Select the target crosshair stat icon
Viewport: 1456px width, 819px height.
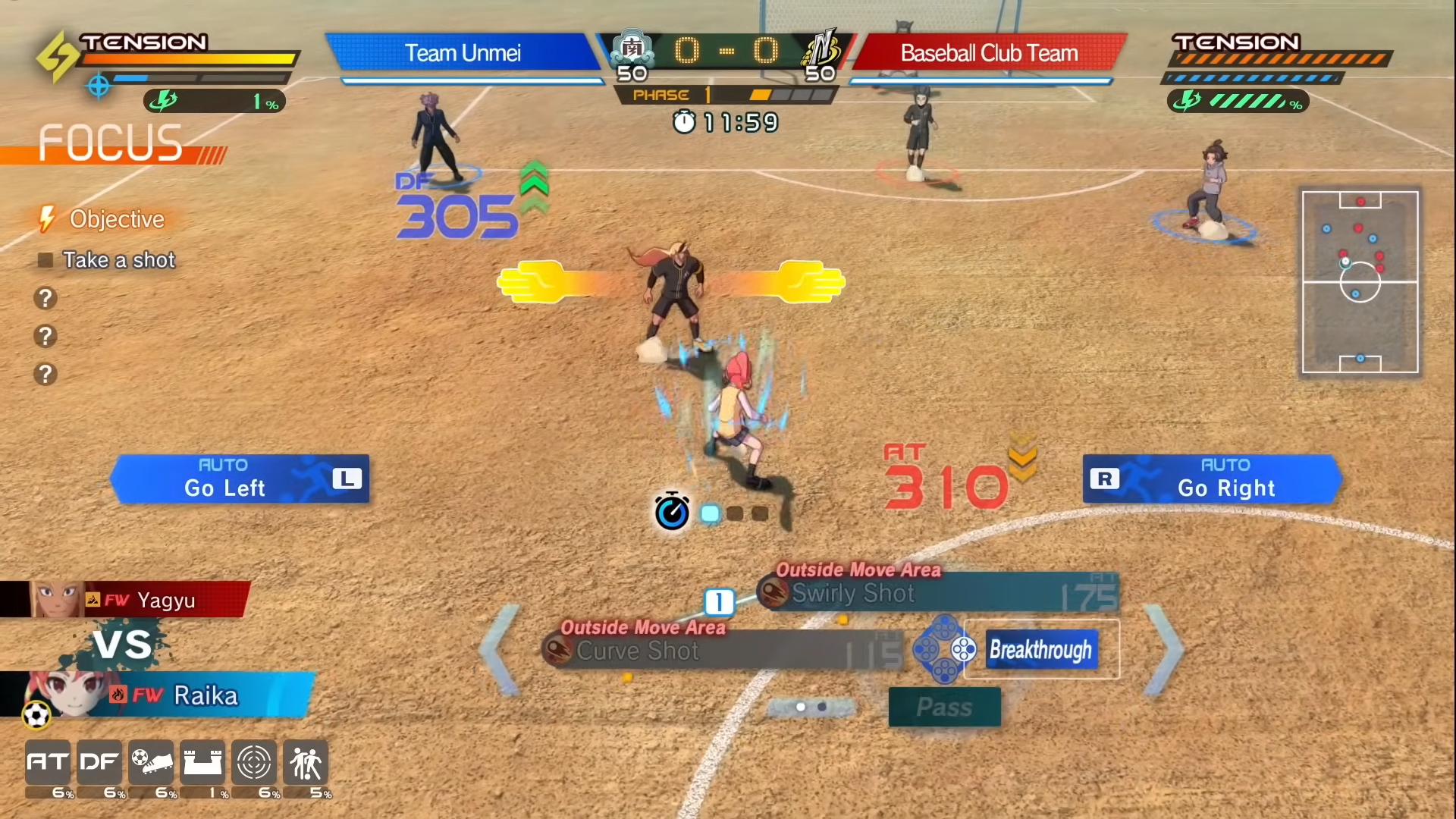click(254, 762)
